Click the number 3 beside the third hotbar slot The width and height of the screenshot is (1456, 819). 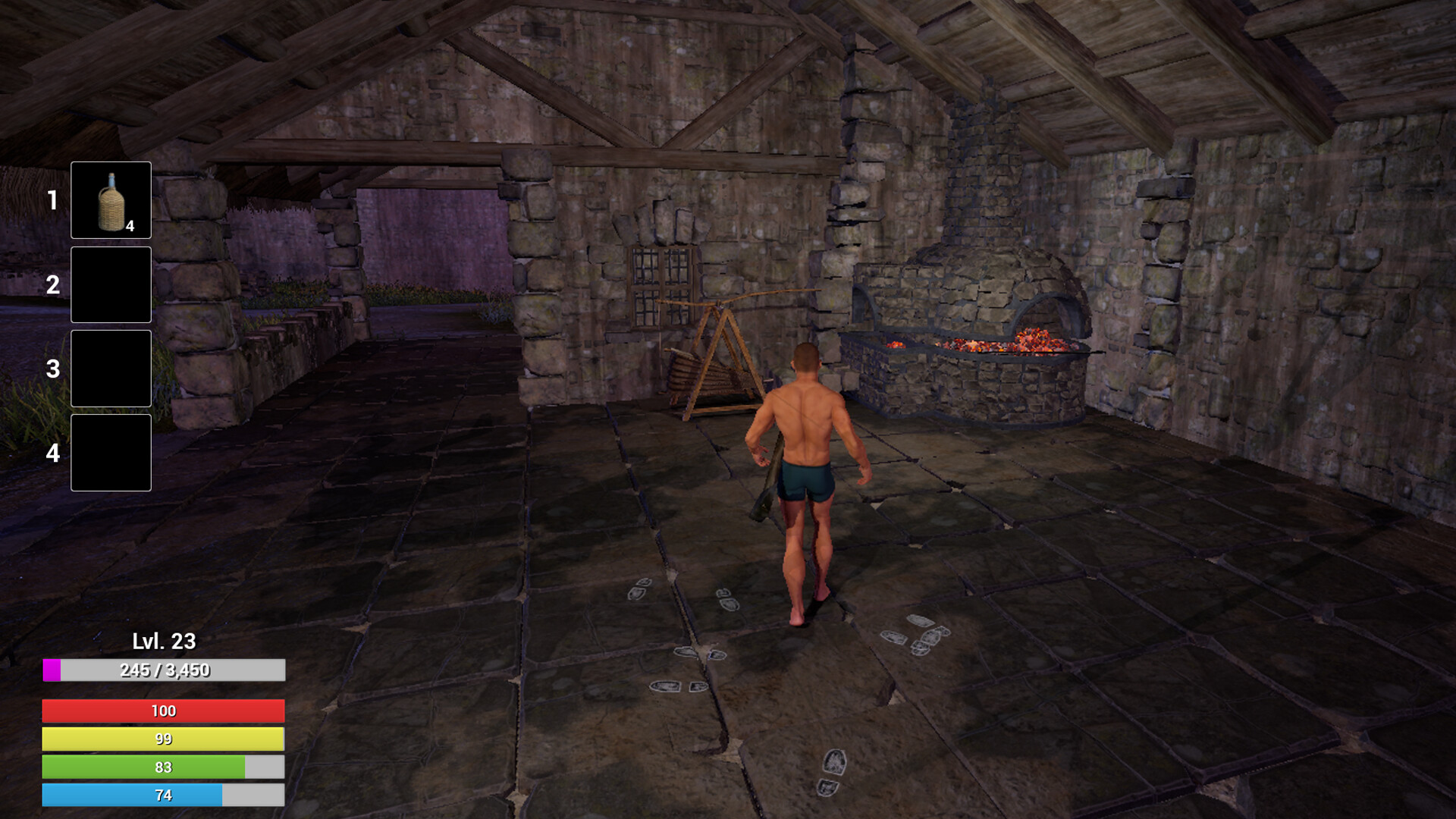click(x=52, y=369)
